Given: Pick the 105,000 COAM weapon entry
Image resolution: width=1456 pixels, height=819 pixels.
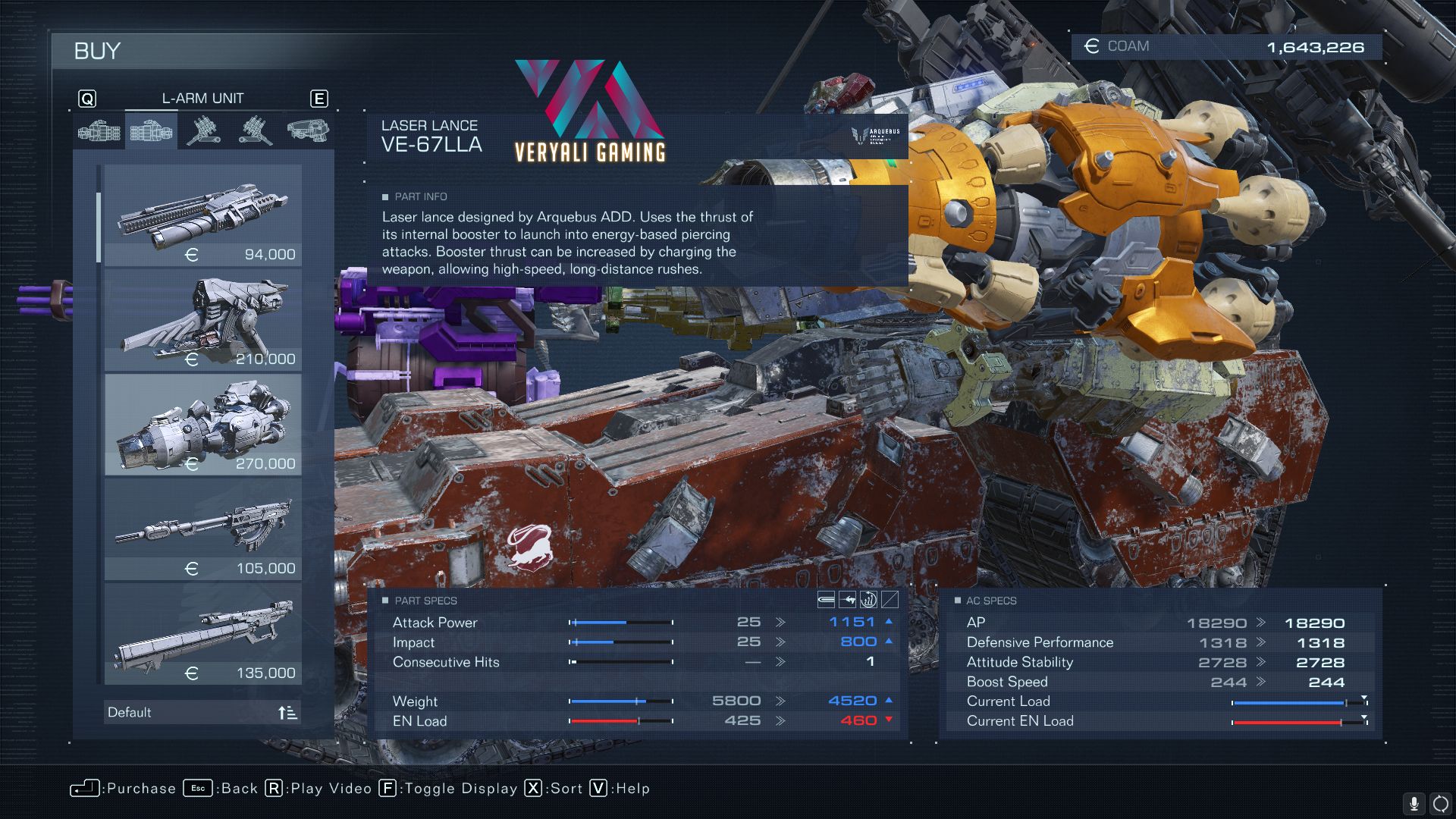Looking at the screenshot, I should (x=202, y=529).
